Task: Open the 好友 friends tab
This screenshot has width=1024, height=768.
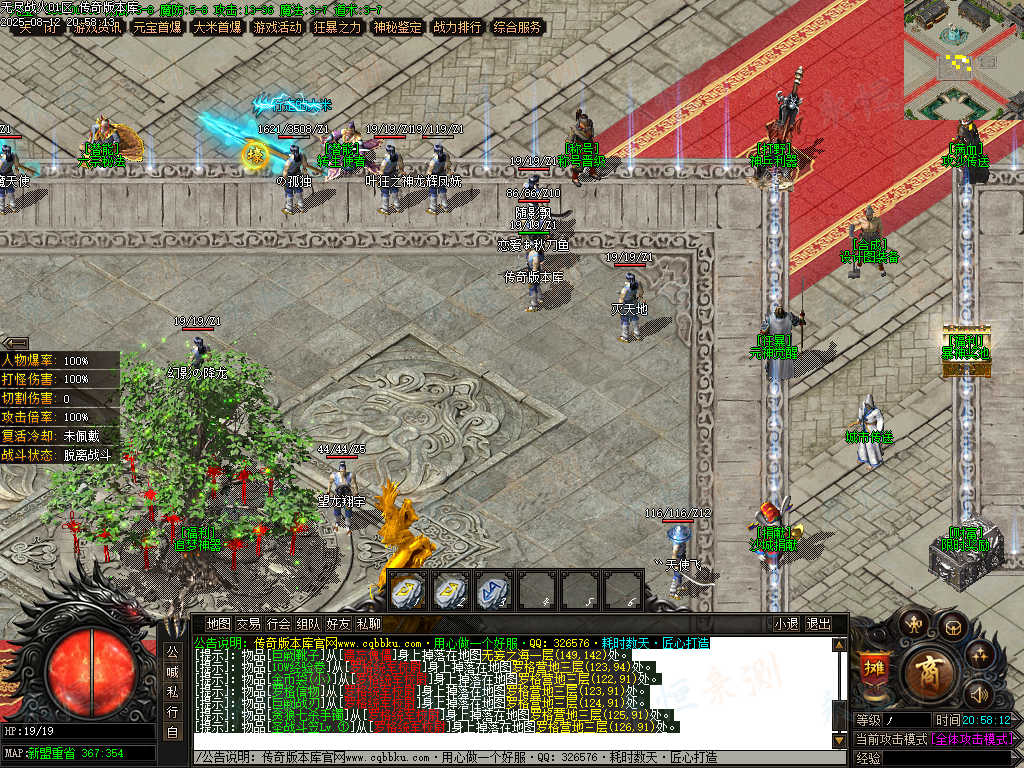Action: (x=338, y=624)
